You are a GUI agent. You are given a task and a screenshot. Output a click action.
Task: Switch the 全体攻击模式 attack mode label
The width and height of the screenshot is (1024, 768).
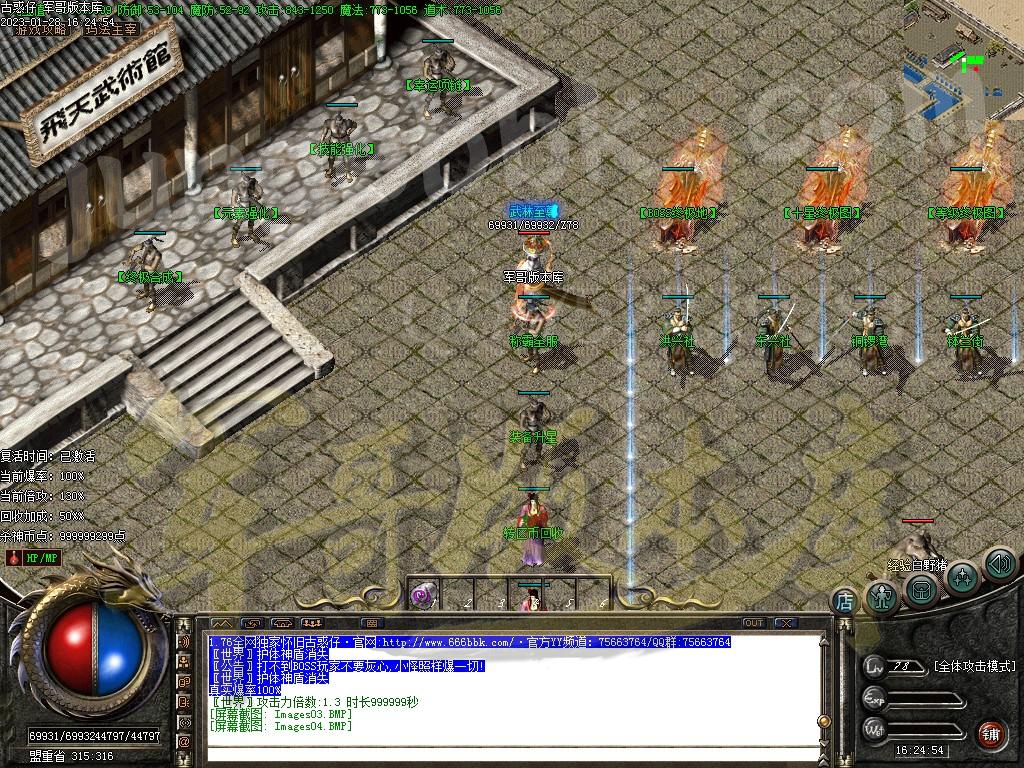click(x=973, y=666)
